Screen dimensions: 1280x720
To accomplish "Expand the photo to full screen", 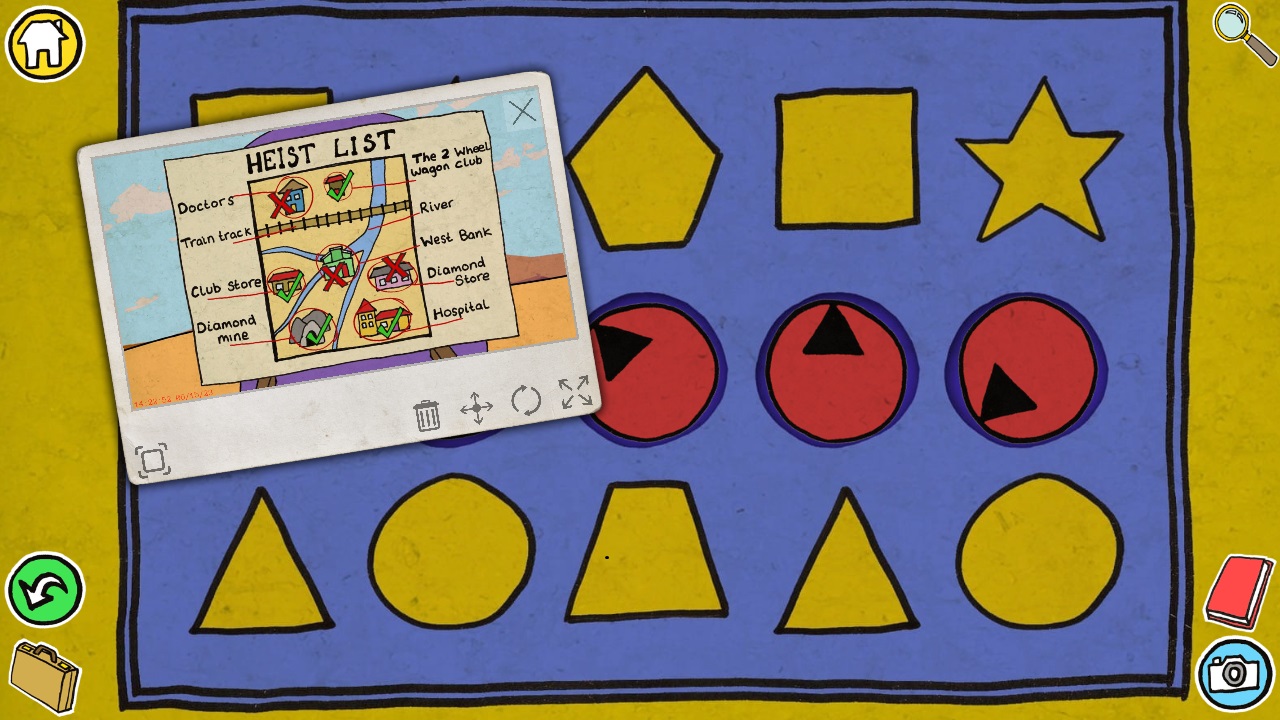I will pos(575,394).
